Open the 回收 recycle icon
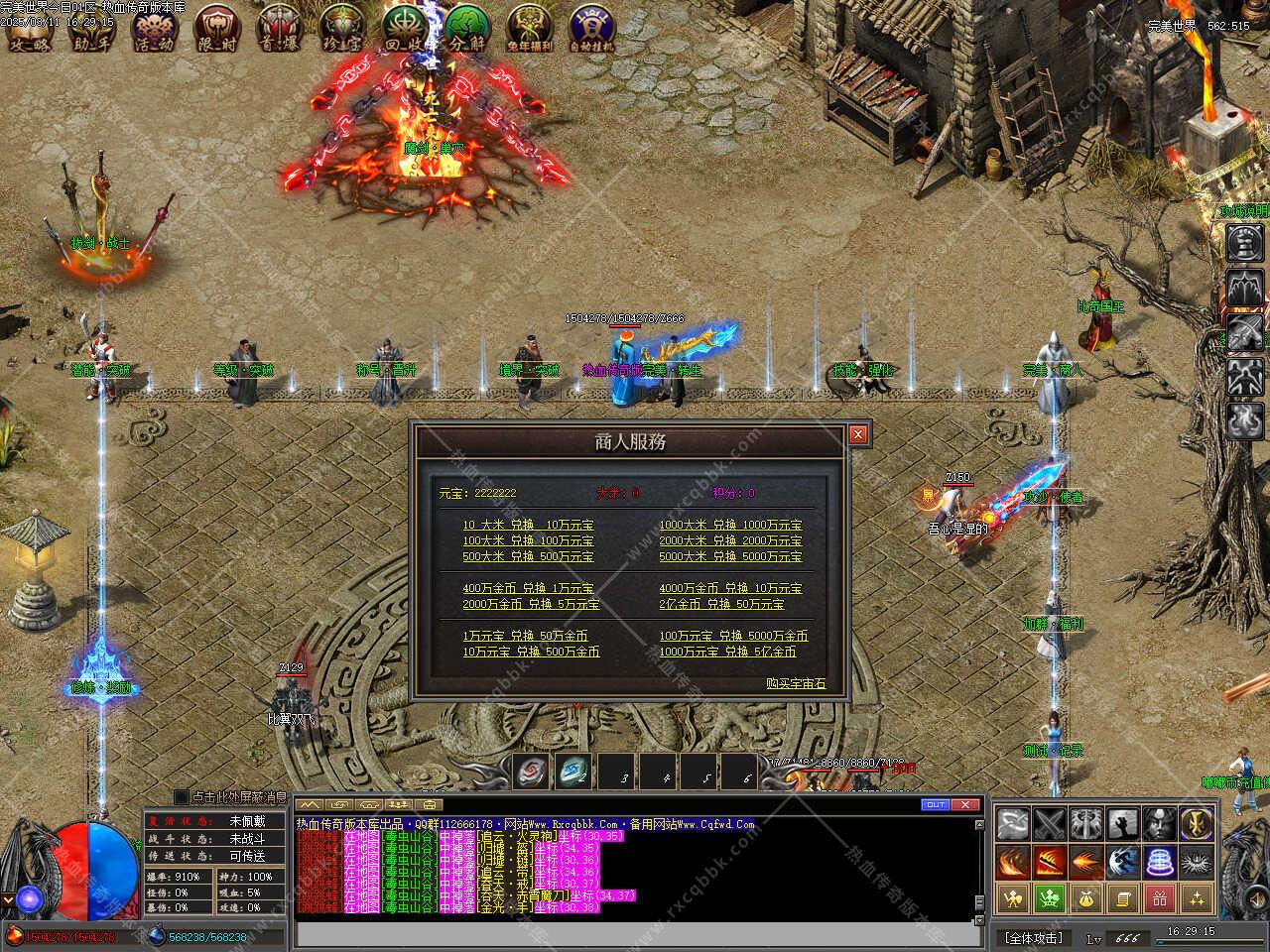Image resolution: width=1270 pixels, height=952 pixels. [x=405, y=27]
